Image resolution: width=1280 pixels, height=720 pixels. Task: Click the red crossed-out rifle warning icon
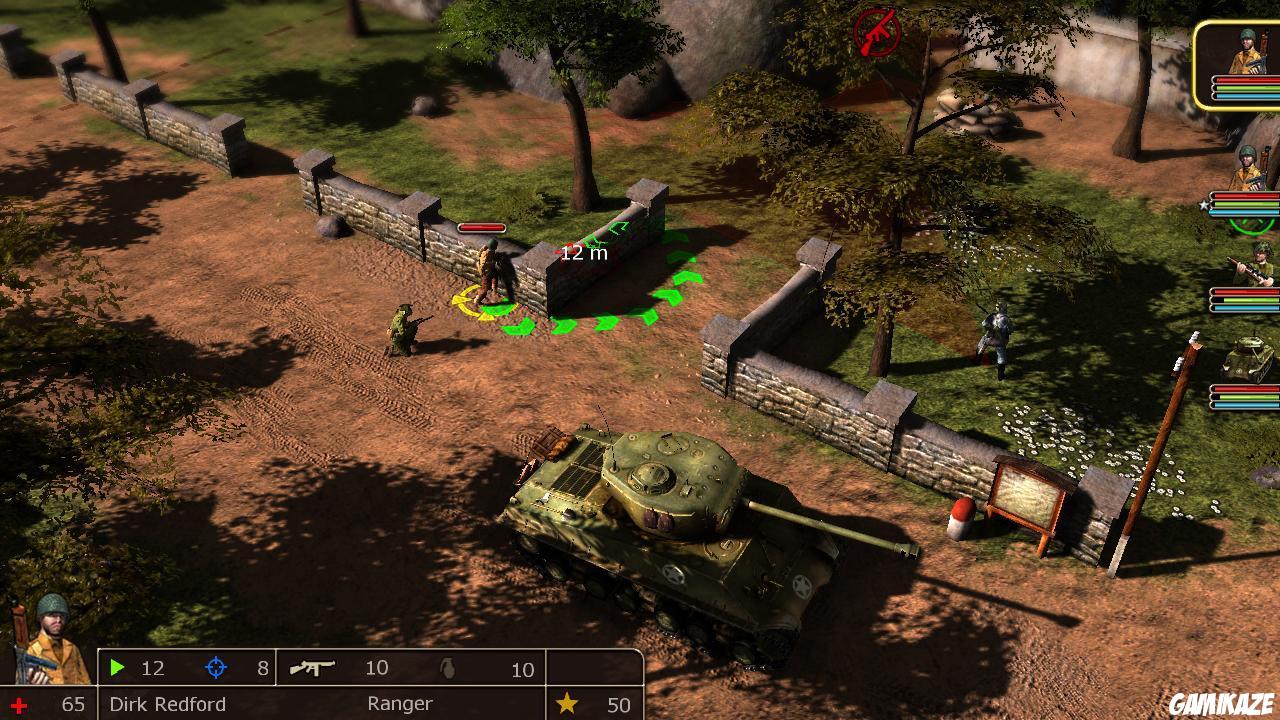[877, 32]
